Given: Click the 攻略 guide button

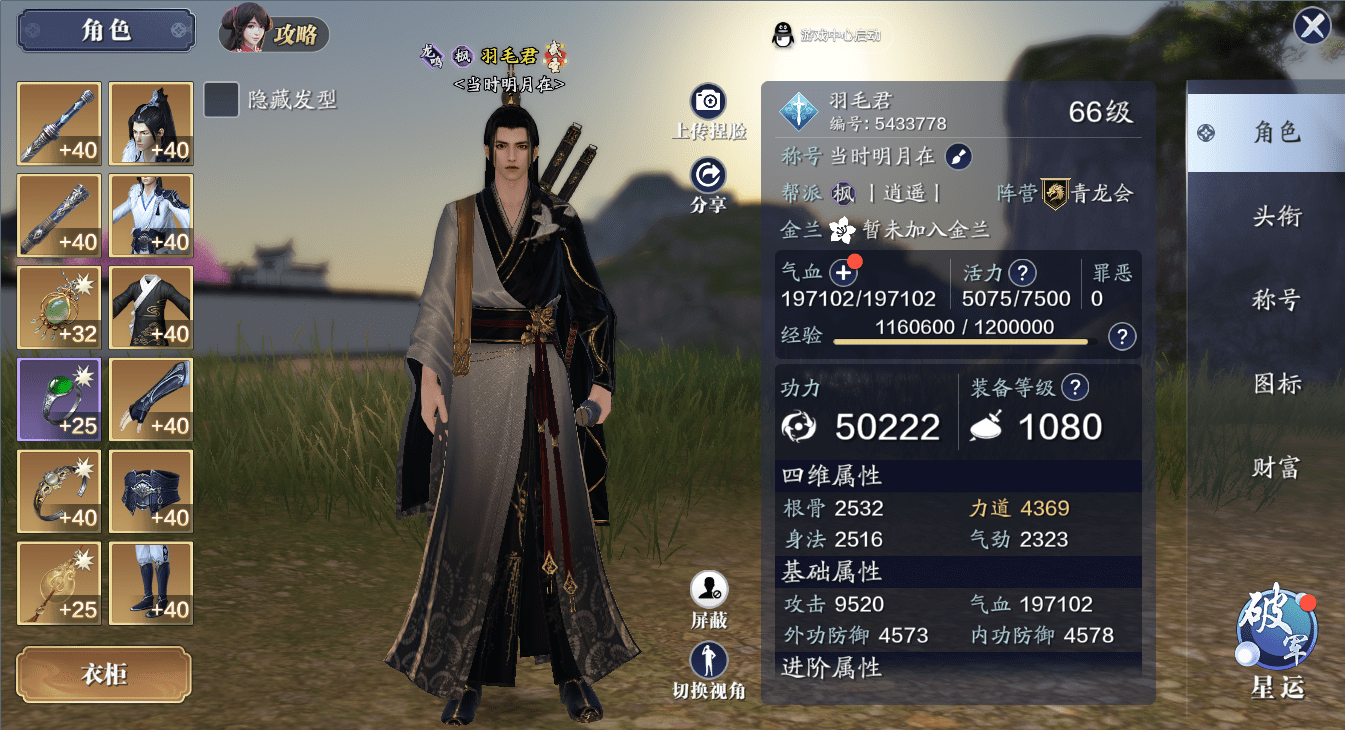Looking at the screenshot, I should pos(297,33).
